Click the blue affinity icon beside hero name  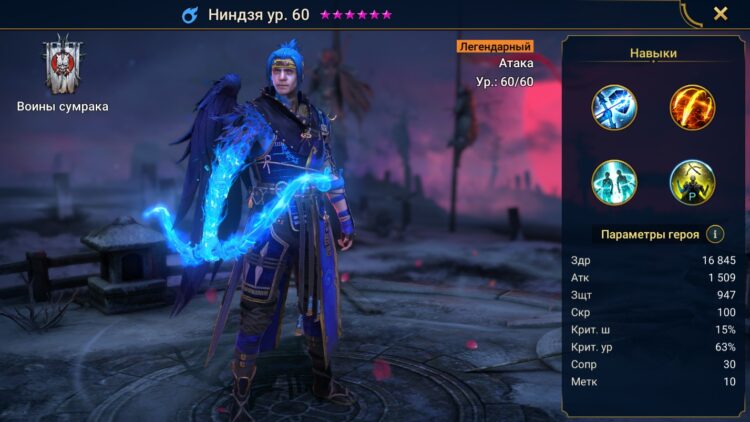point(189,15)
